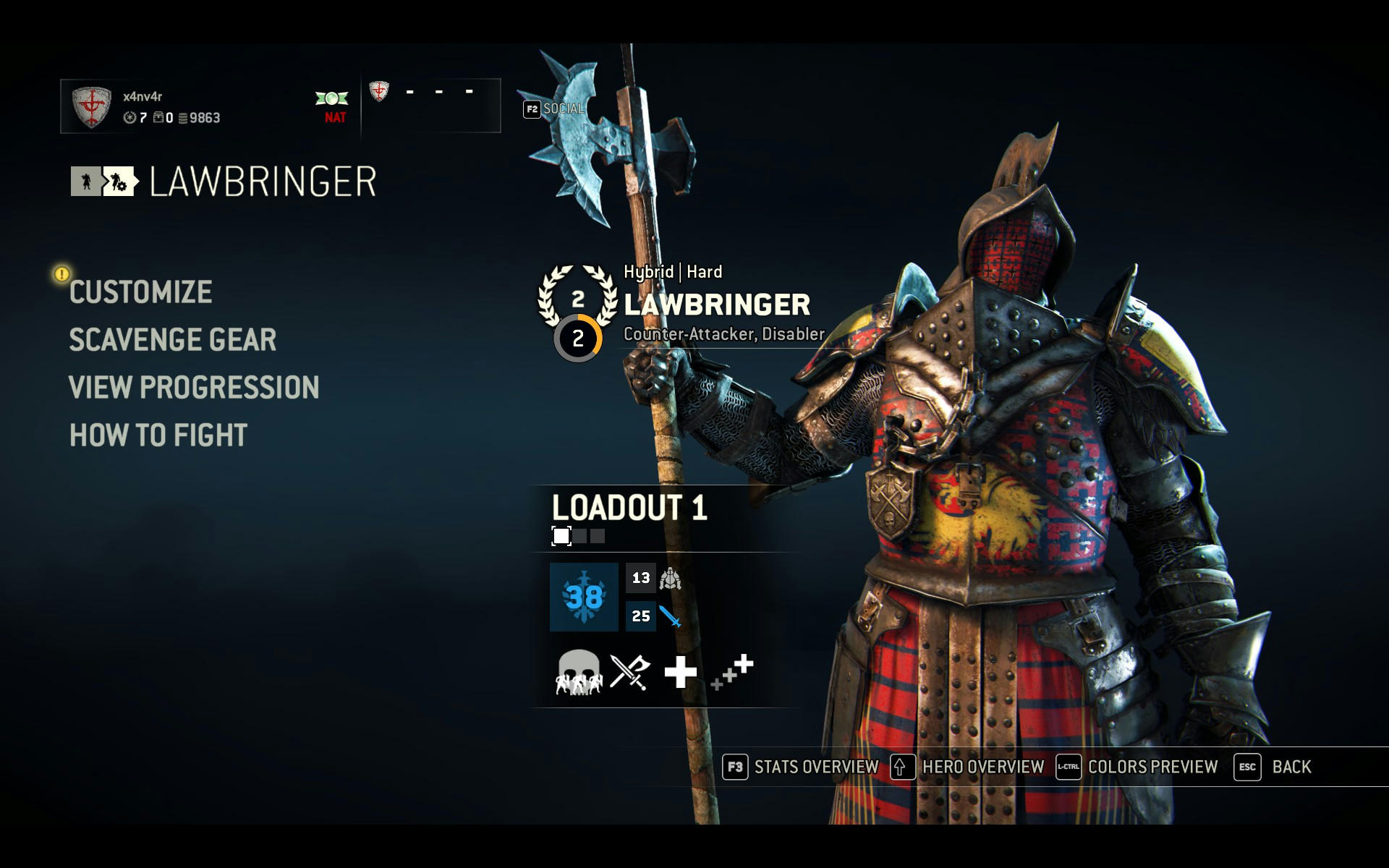Select the triple plus feat icon
Screen dimensions: 1389x868
732,672
